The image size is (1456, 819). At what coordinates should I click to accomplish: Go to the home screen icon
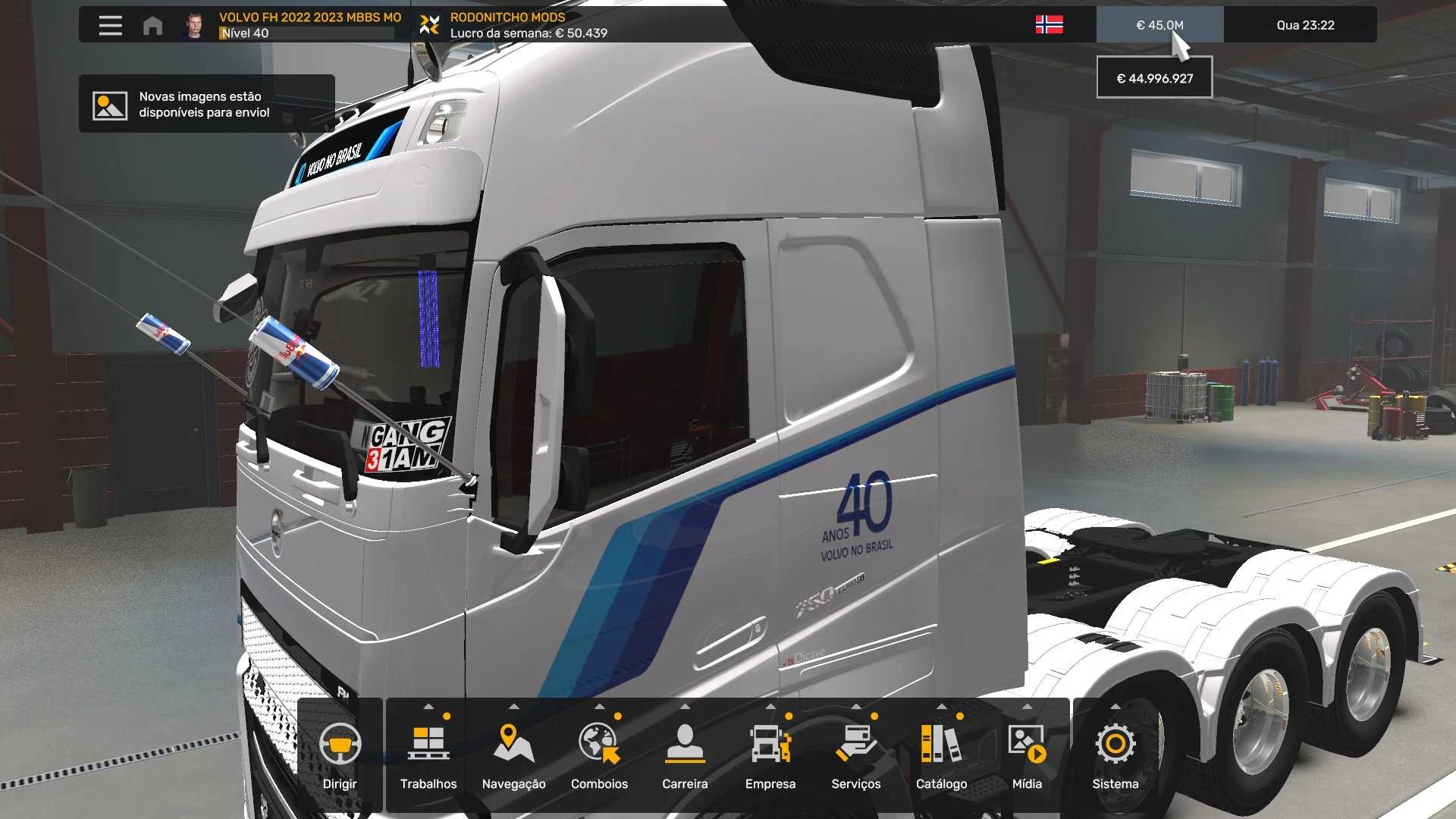coord(152,25)
